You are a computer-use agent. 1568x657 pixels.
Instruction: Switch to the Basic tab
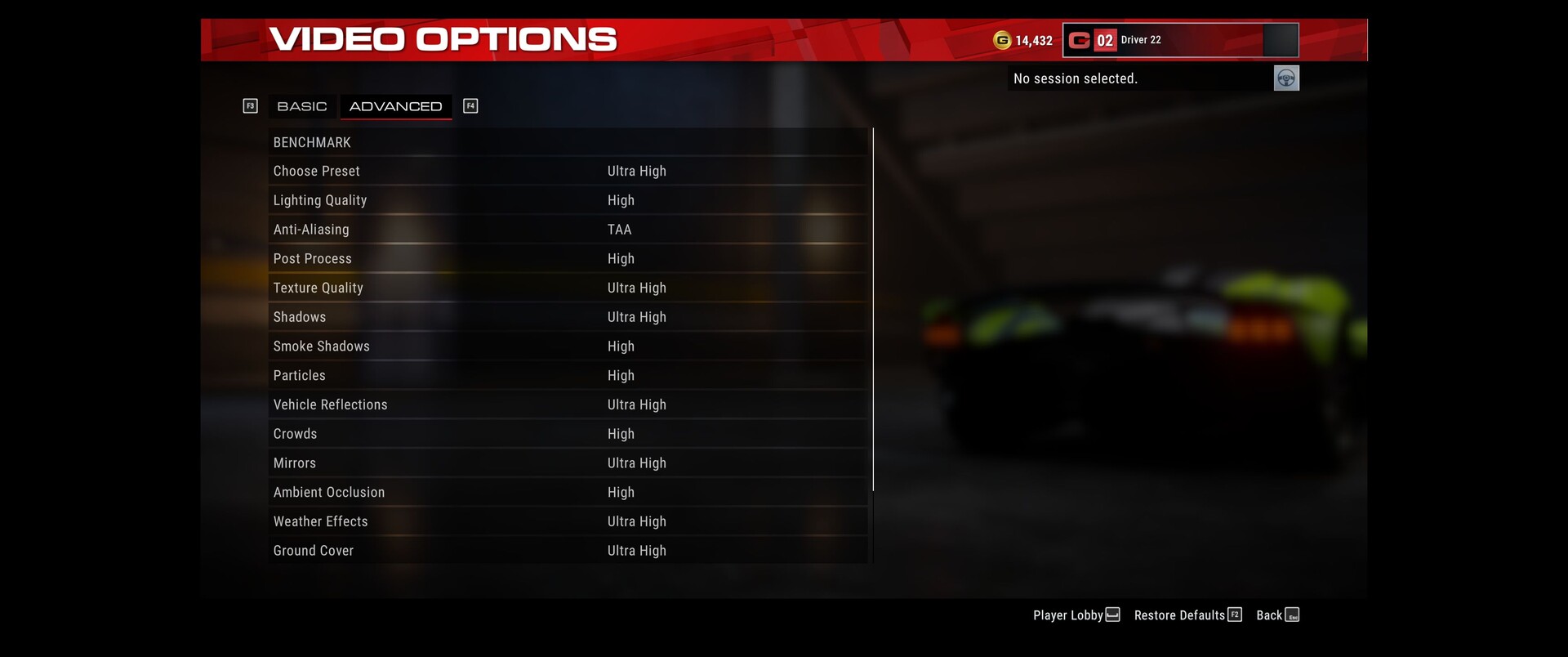[x=301, y=106]
